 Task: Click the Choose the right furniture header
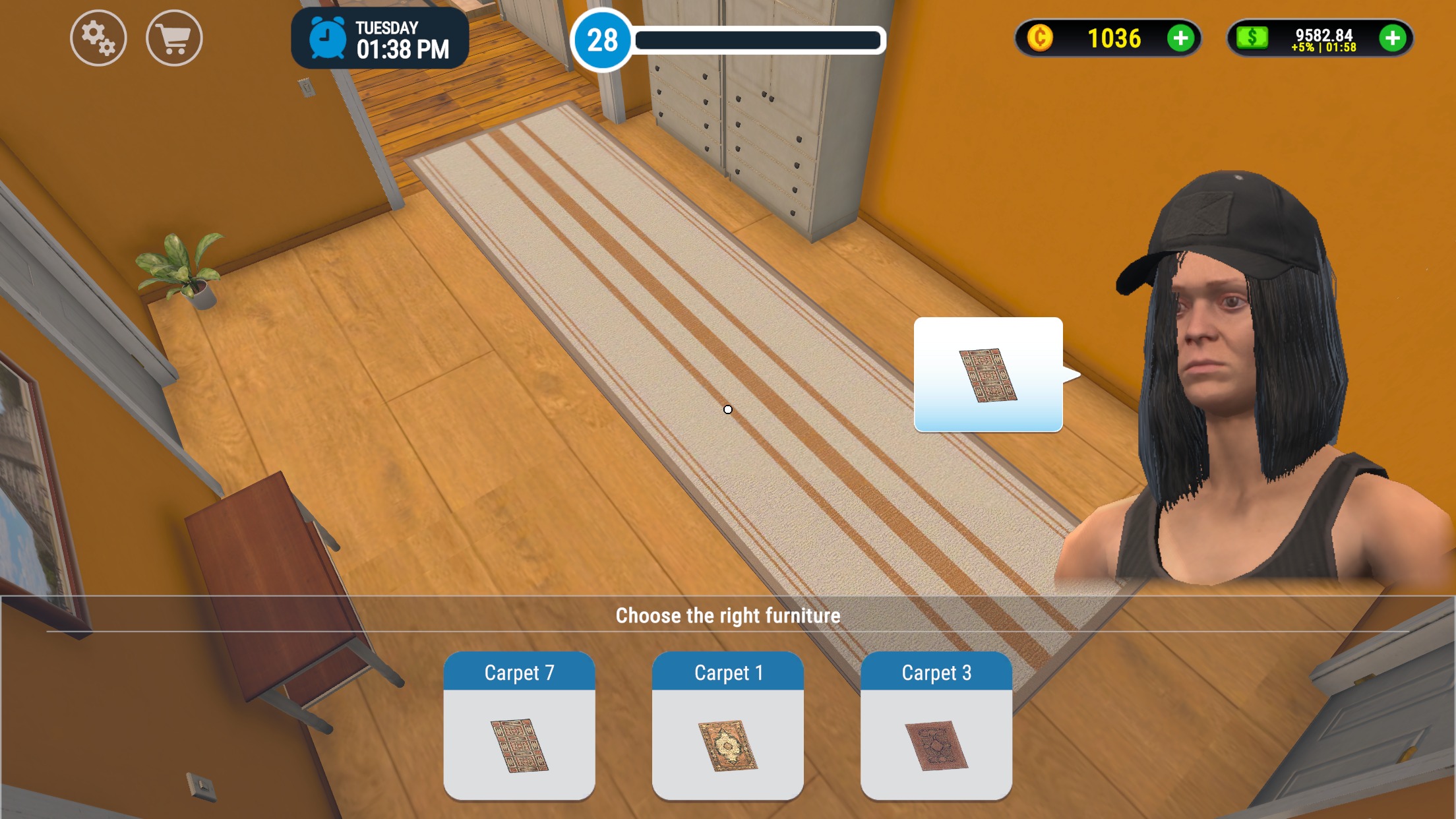728,615
